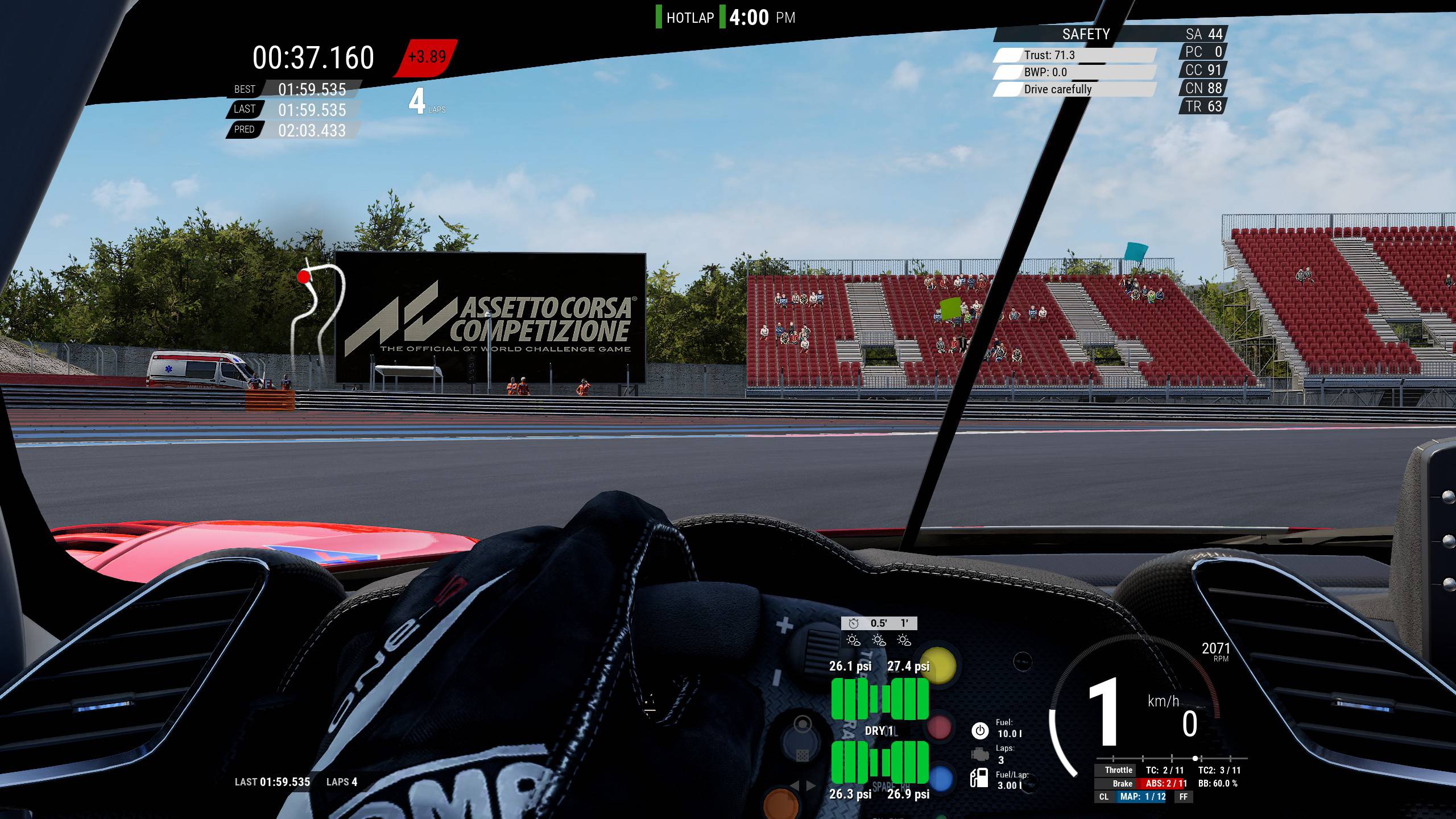Select the weather forecast widget
1456x819 pixels.
pos(879,632)
